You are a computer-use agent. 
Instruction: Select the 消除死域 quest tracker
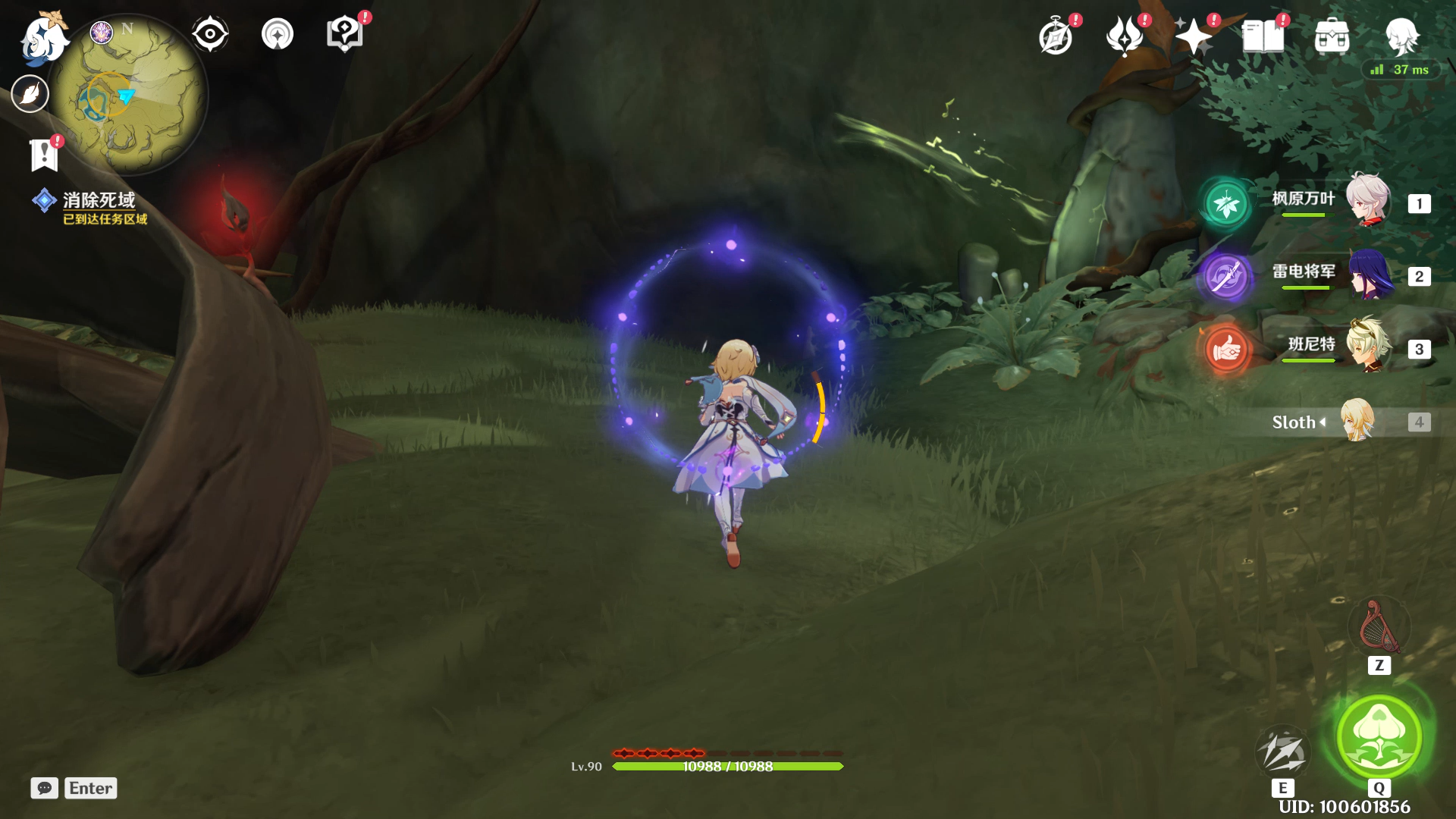pos(99,201)
